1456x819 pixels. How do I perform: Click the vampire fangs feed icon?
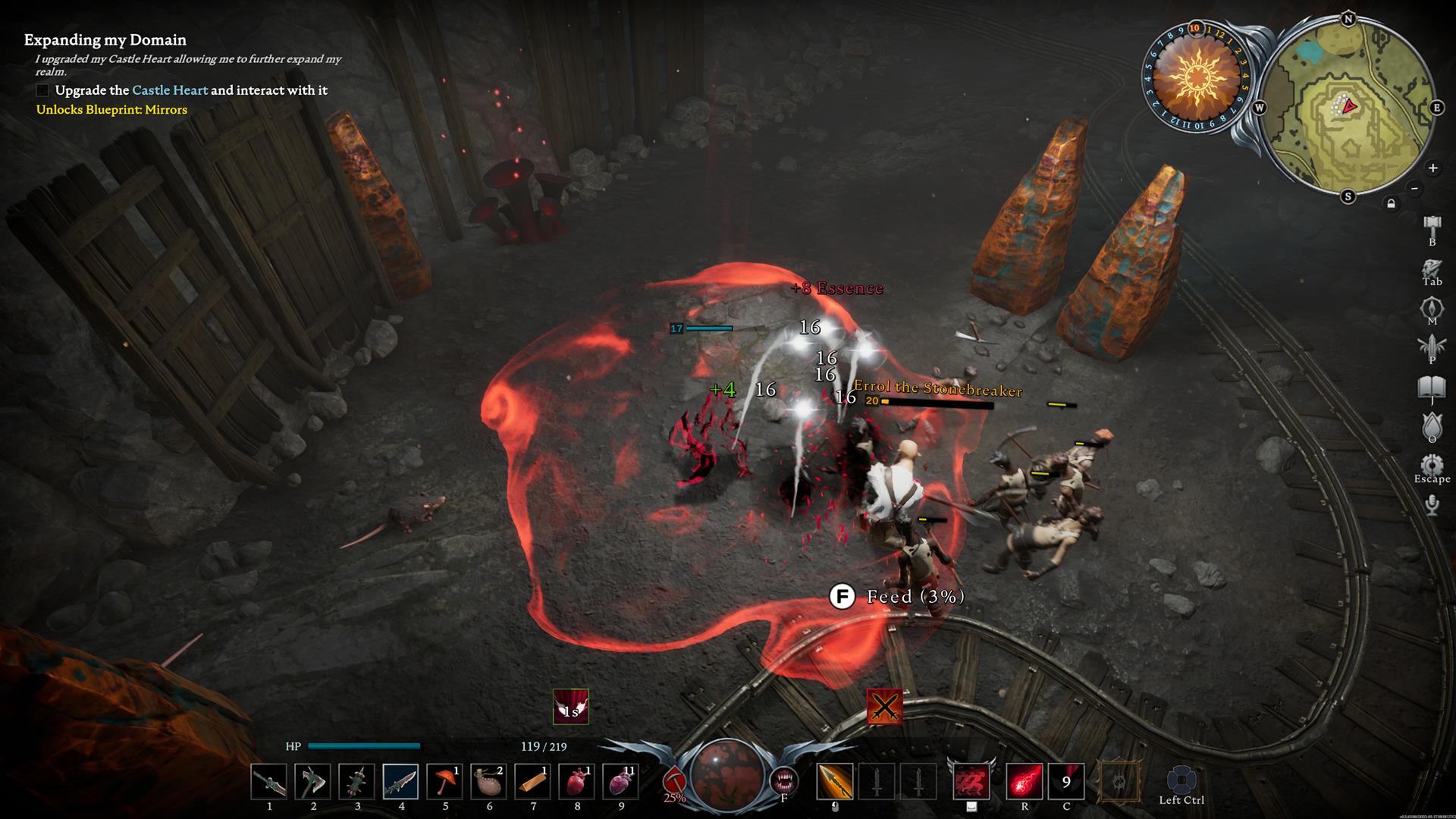[x=784, y=781]
